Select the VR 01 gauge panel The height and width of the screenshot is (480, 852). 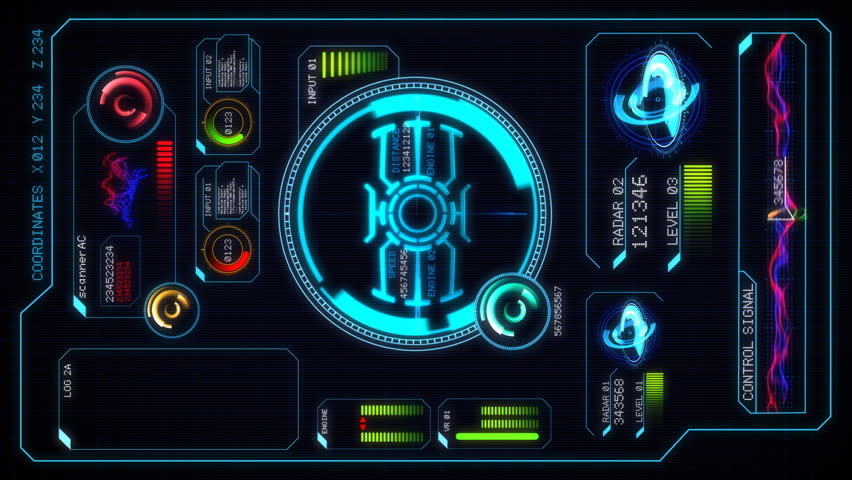(x=494, y=423)
